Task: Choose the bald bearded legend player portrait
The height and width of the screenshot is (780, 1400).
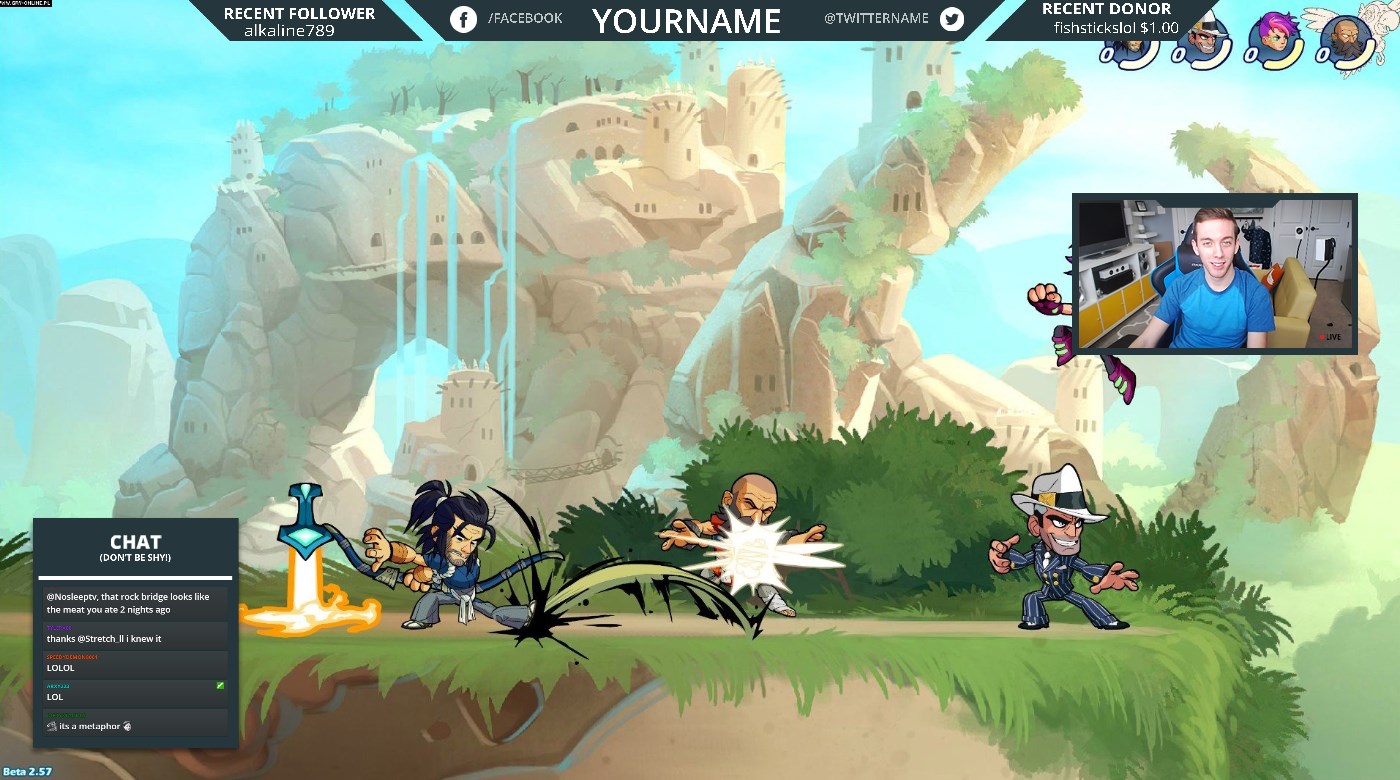Action: (1344, 41)
